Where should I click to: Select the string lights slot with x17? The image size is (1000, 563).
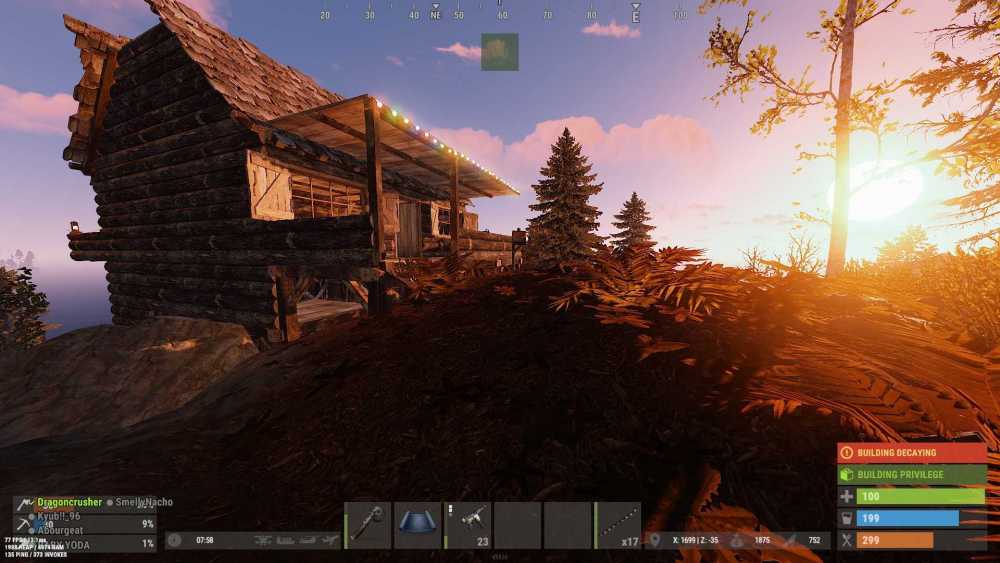(619, 525)
